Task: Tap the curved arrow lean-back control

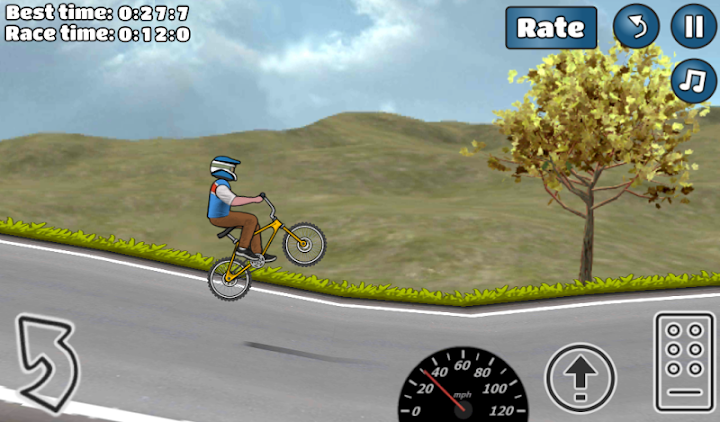Action: 46,361
